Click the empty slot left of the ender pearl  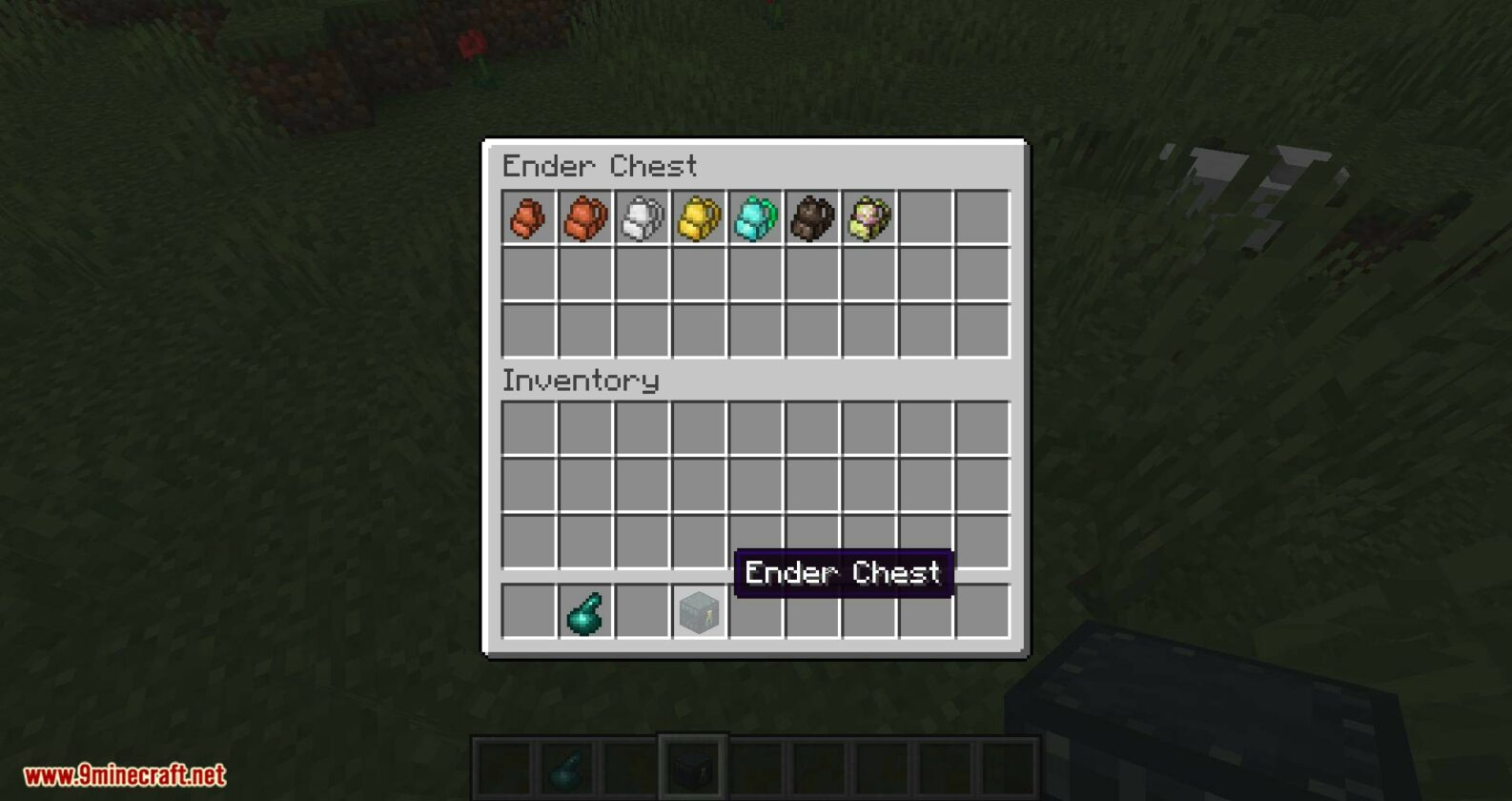click(x=528, y=611)
